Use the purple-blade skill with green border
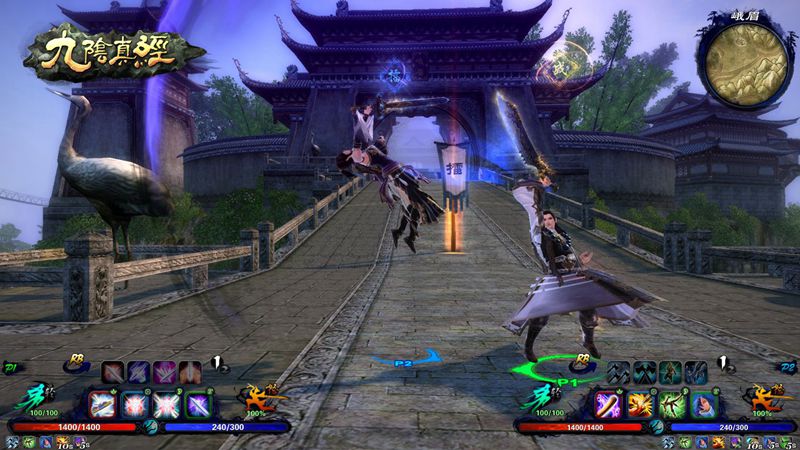Viewport: 800px width, 450px height. [196, 404]
